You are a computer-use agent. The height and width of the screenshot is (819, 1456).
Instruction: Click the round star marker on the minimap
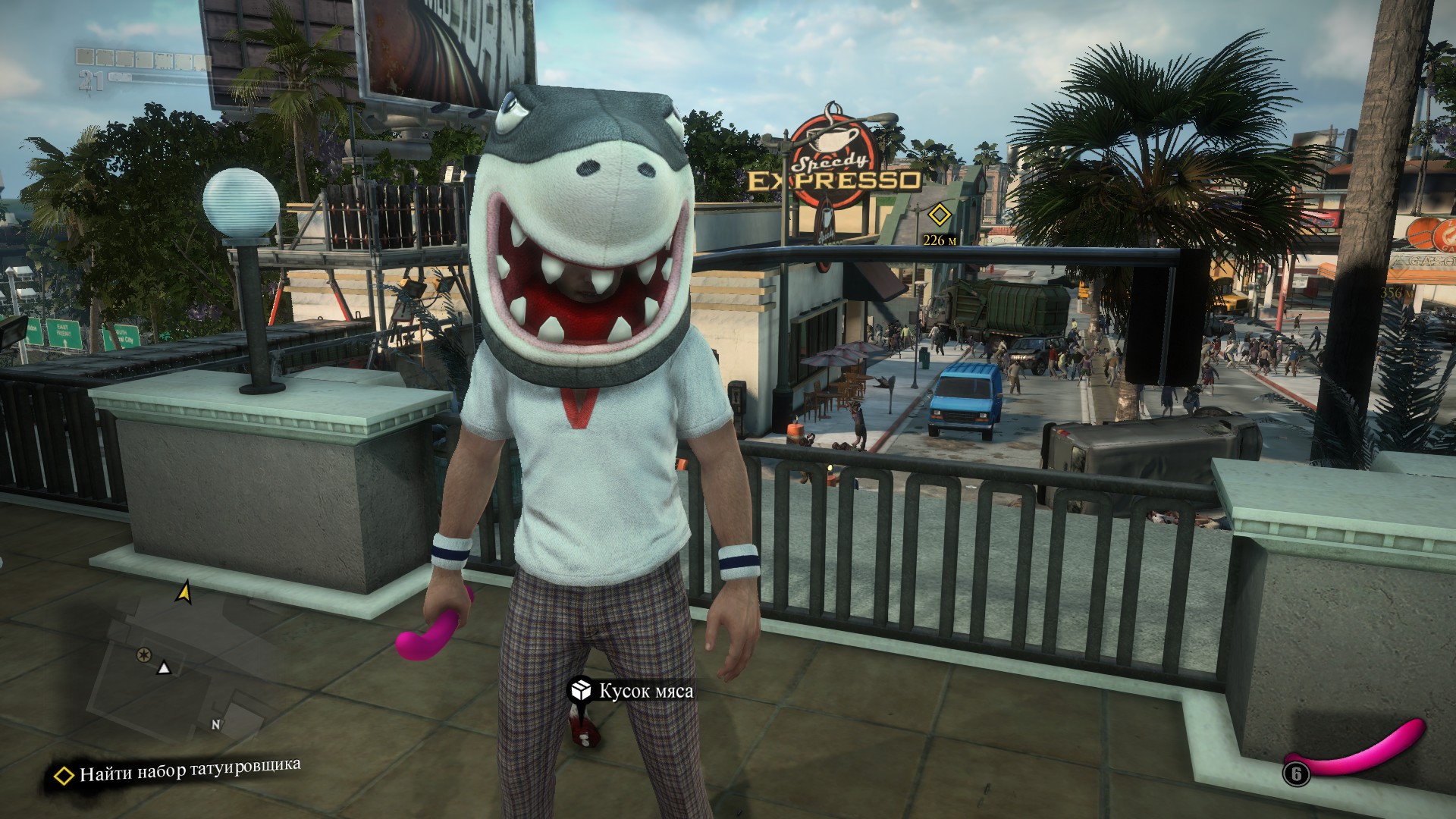(x=142, y=654)
